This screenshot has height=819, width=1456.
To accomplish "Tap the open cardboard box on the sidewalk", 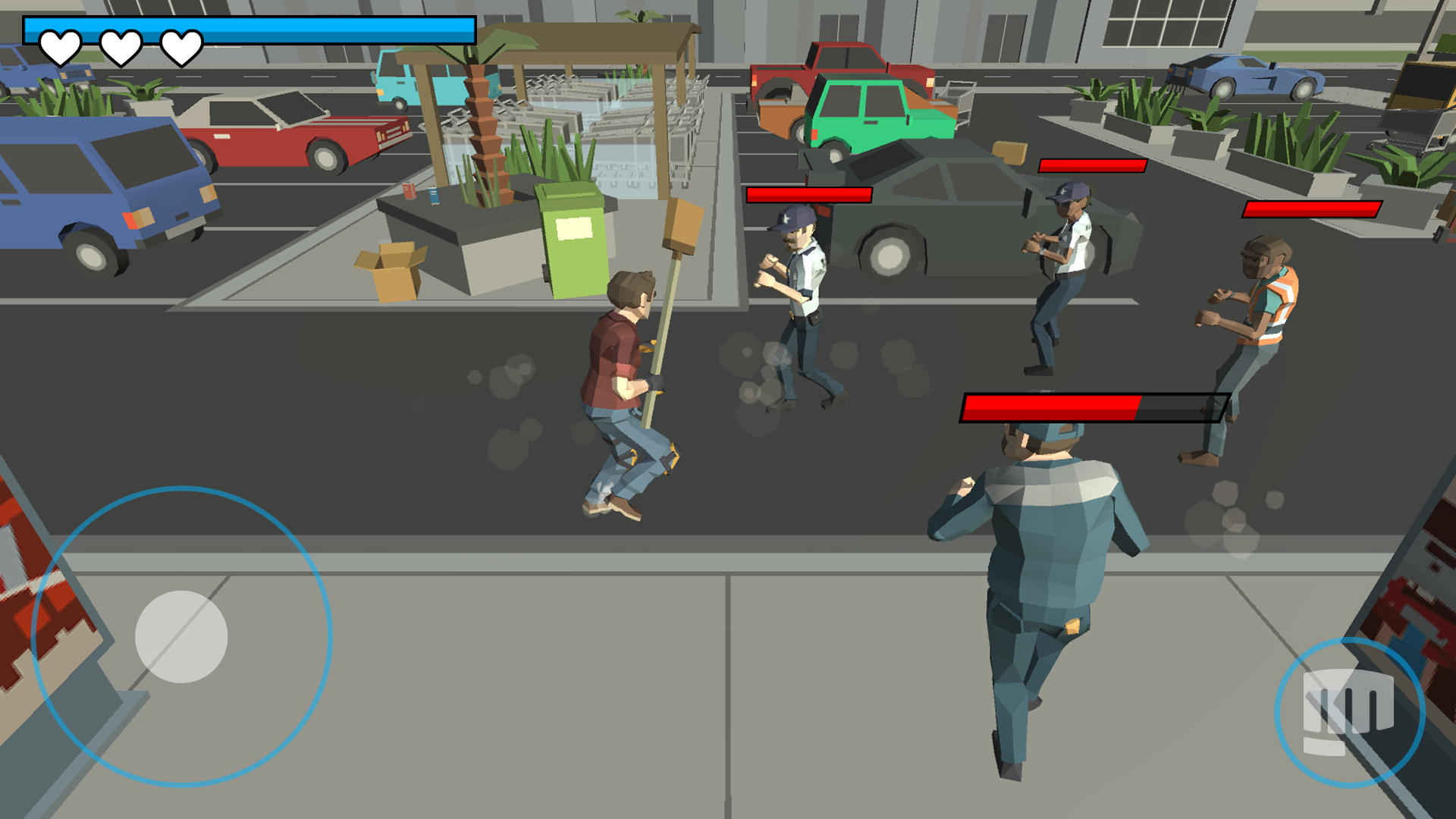I will tap(391, 269).
